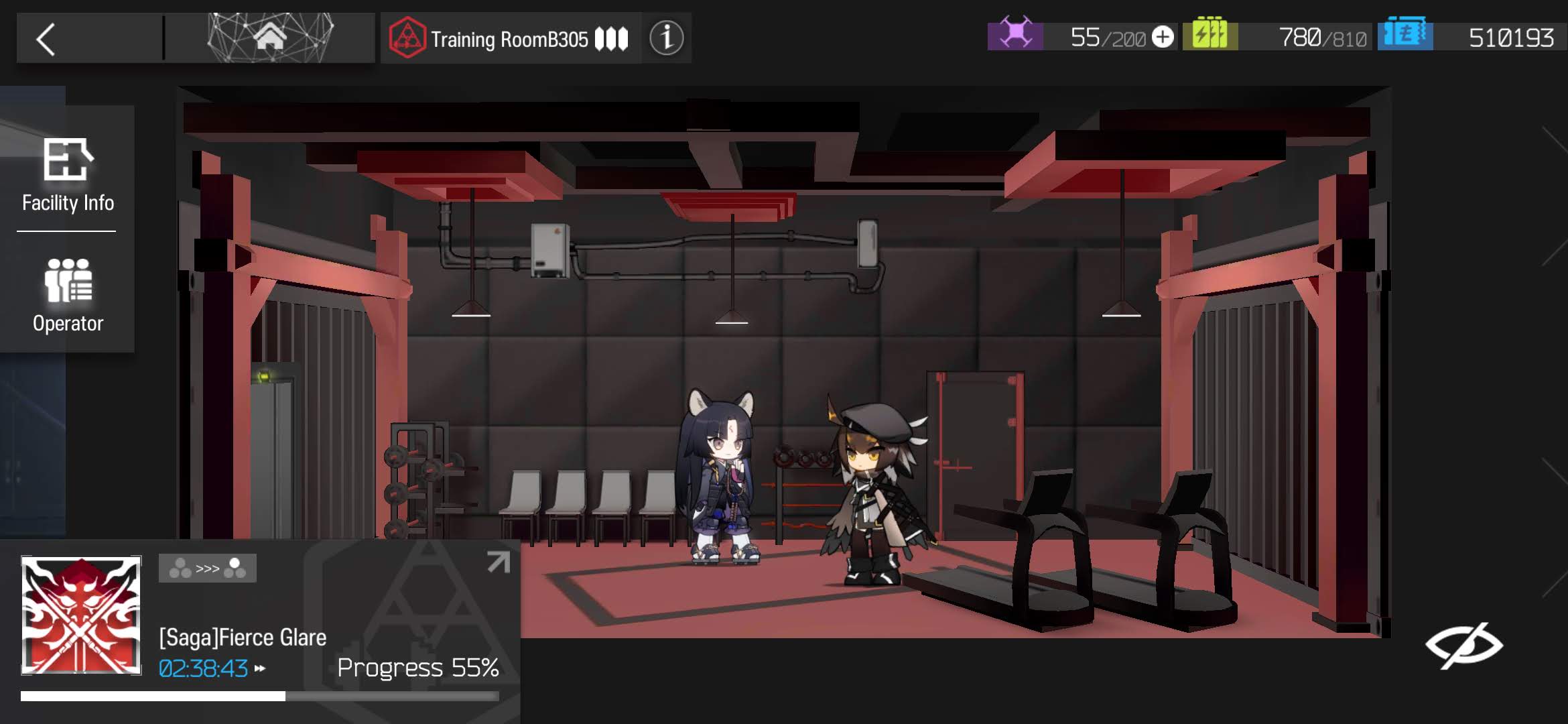The width and height of the screenshot is (1568, 724).
Task: Hide the interface with the eye icon
Action: point(1463,645)
